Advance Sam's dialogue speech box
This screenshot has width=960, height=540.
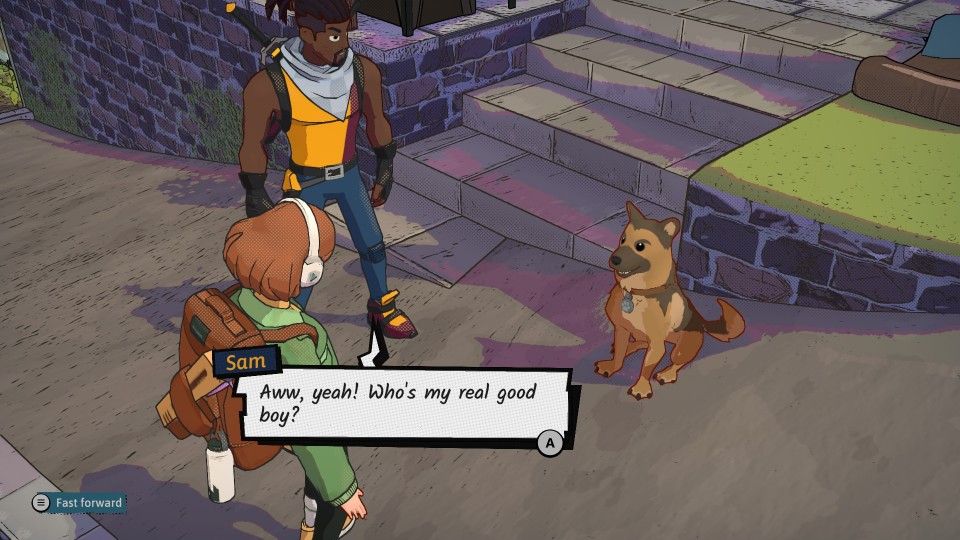tap(549, 441)
